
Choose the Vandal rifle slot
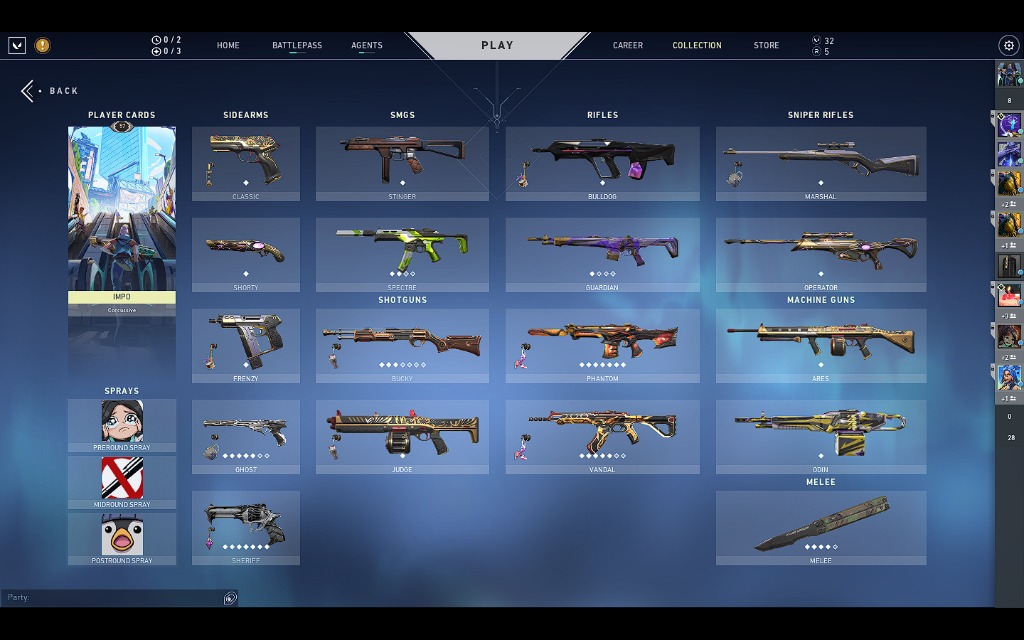pos(602,436)
